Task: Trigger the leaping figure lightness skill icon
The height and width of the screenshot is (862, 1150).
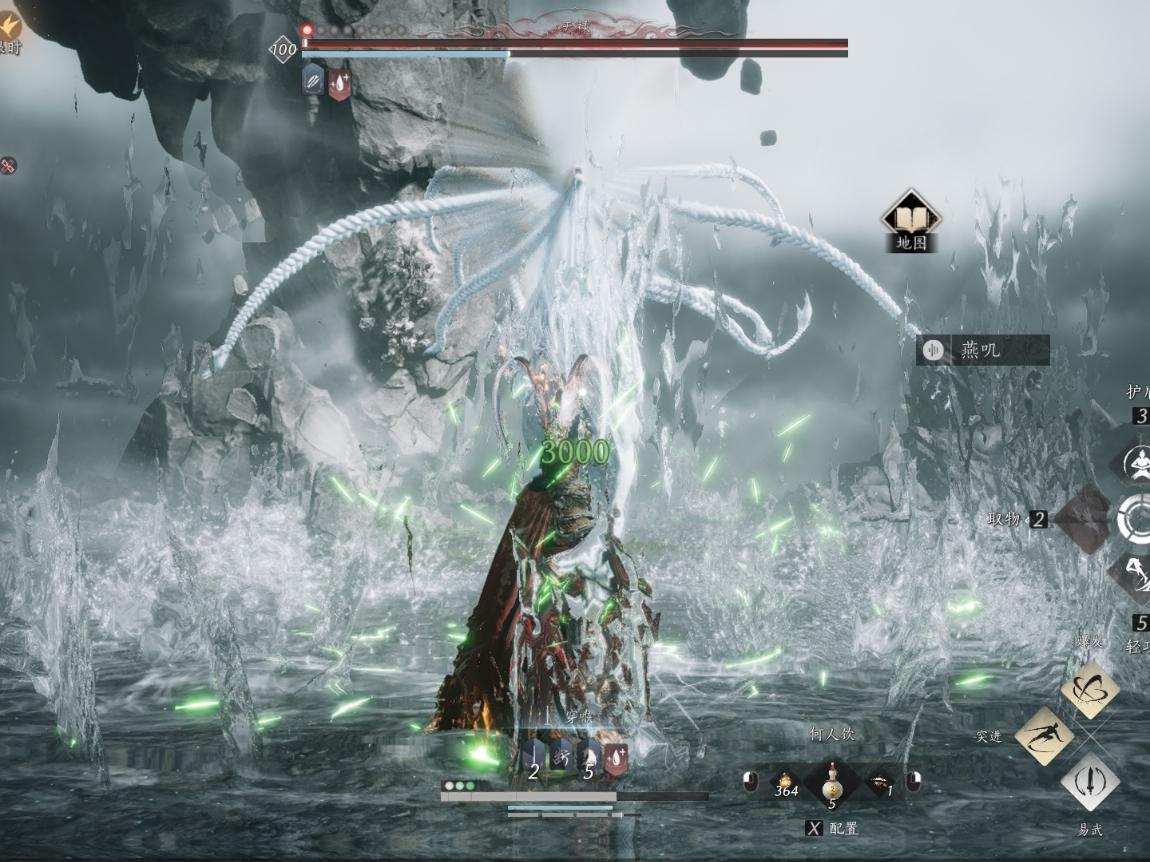Action: point(1136,576)
